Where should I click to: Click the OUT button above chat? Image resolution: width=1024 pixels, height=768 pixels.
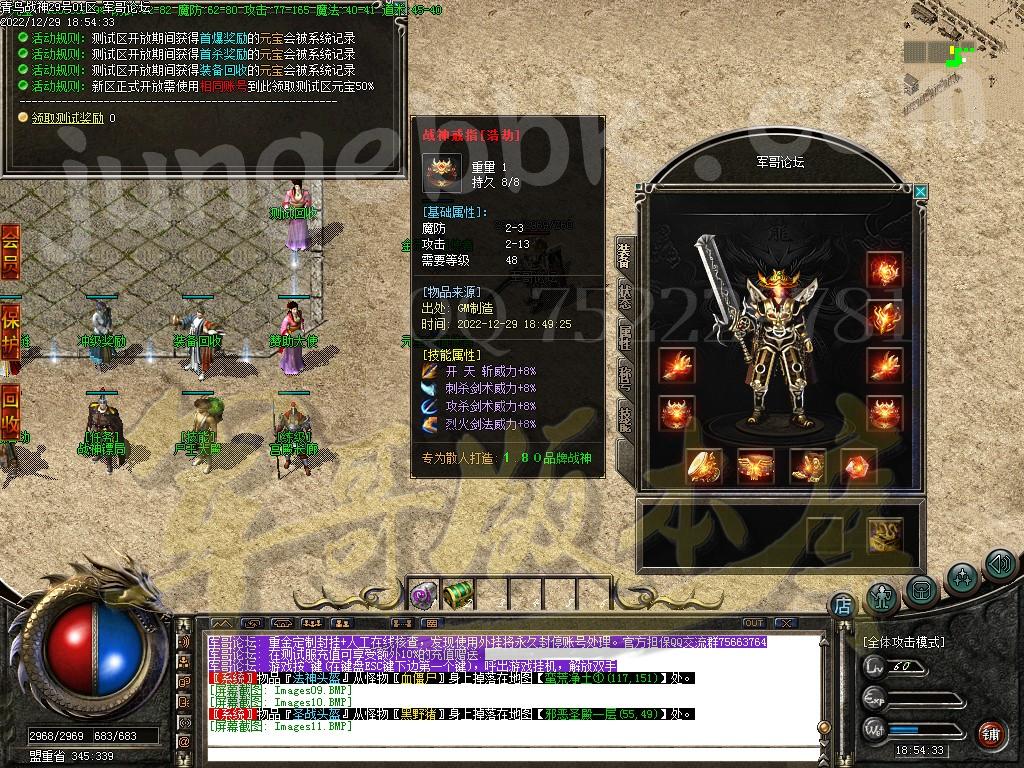pyautogui.click(x=753, y=623)
